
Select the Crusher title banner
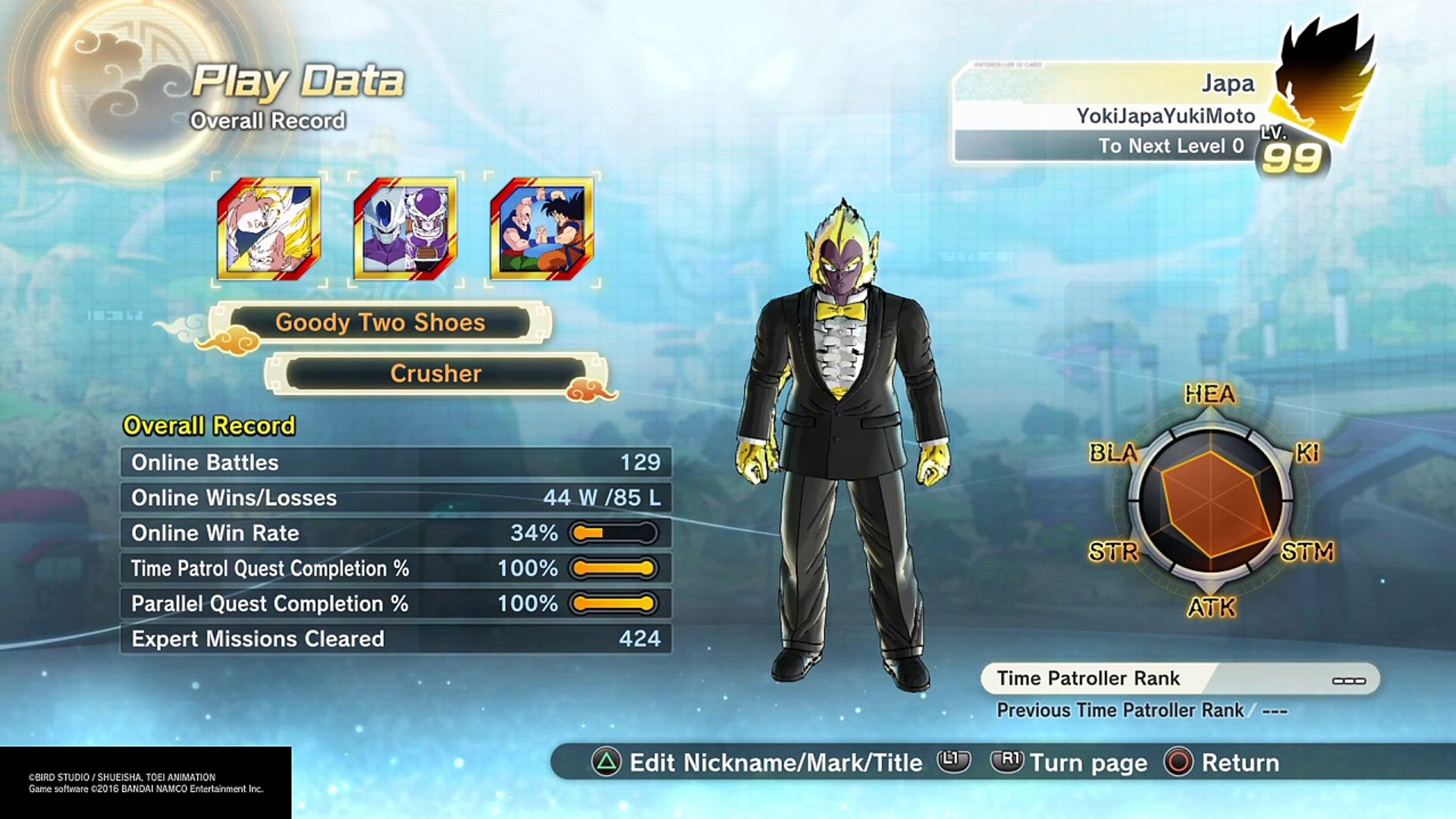tap(435, 373)
